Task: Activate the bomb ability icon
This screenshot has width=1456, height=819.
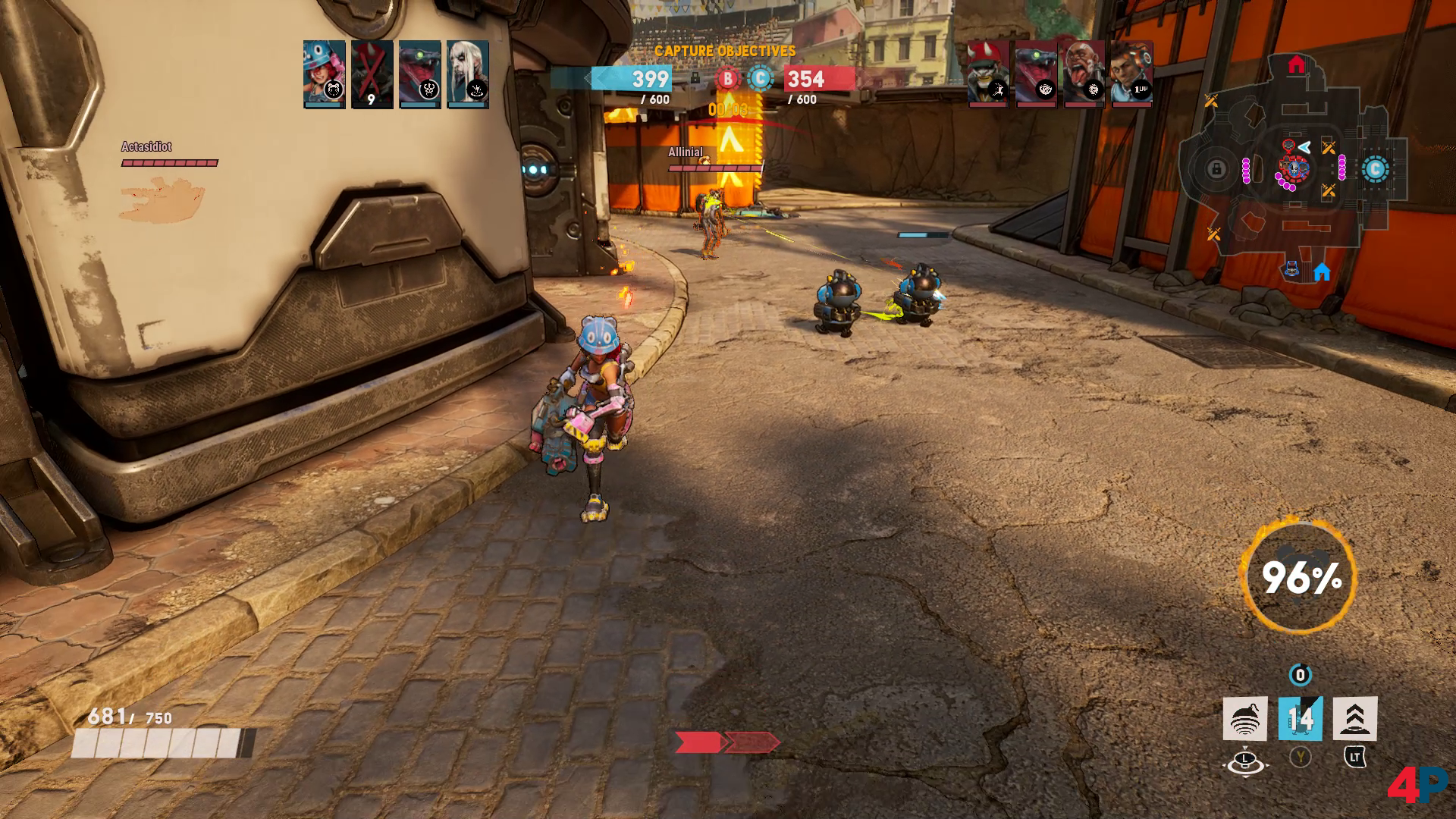Action: click(1245, 718)
